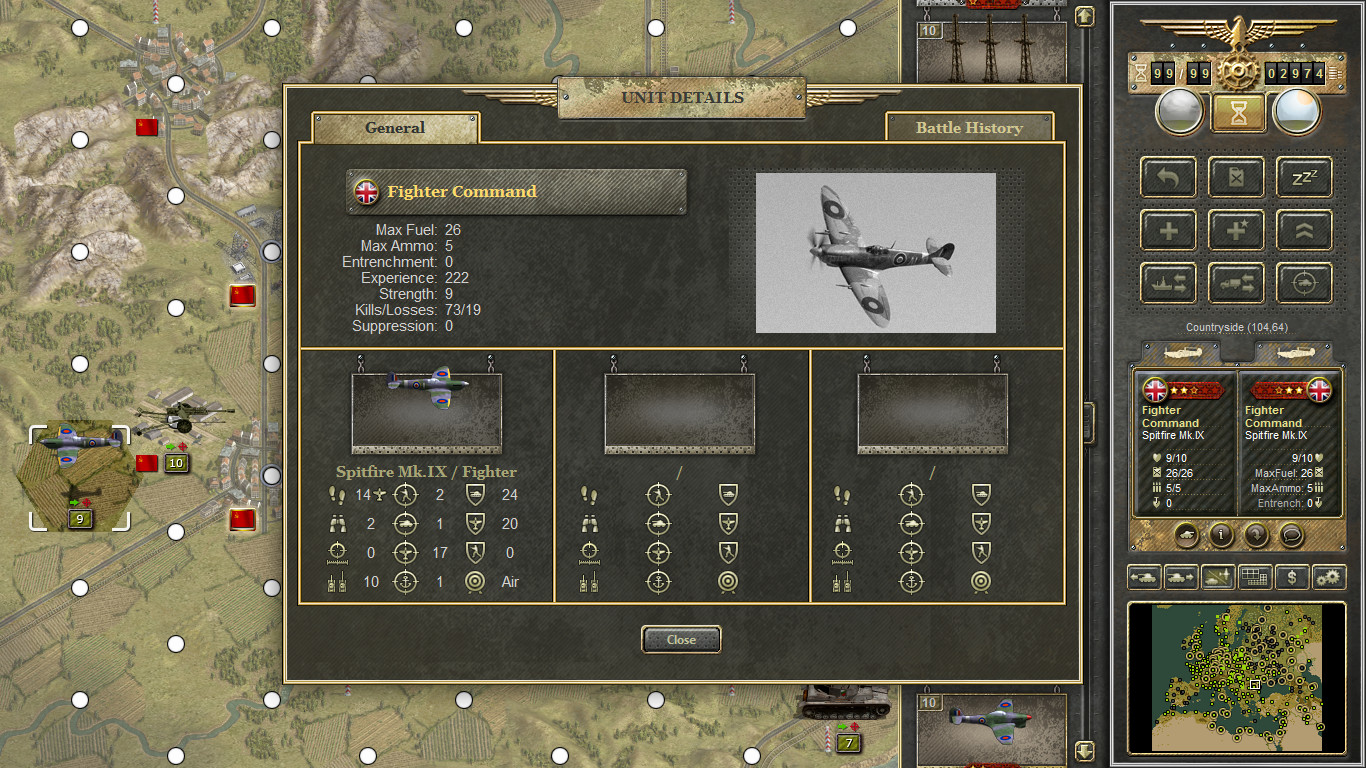Click the crosshair tank button
The height and width of the screenshot is (768, 1366).
[x=1304, y=283]
